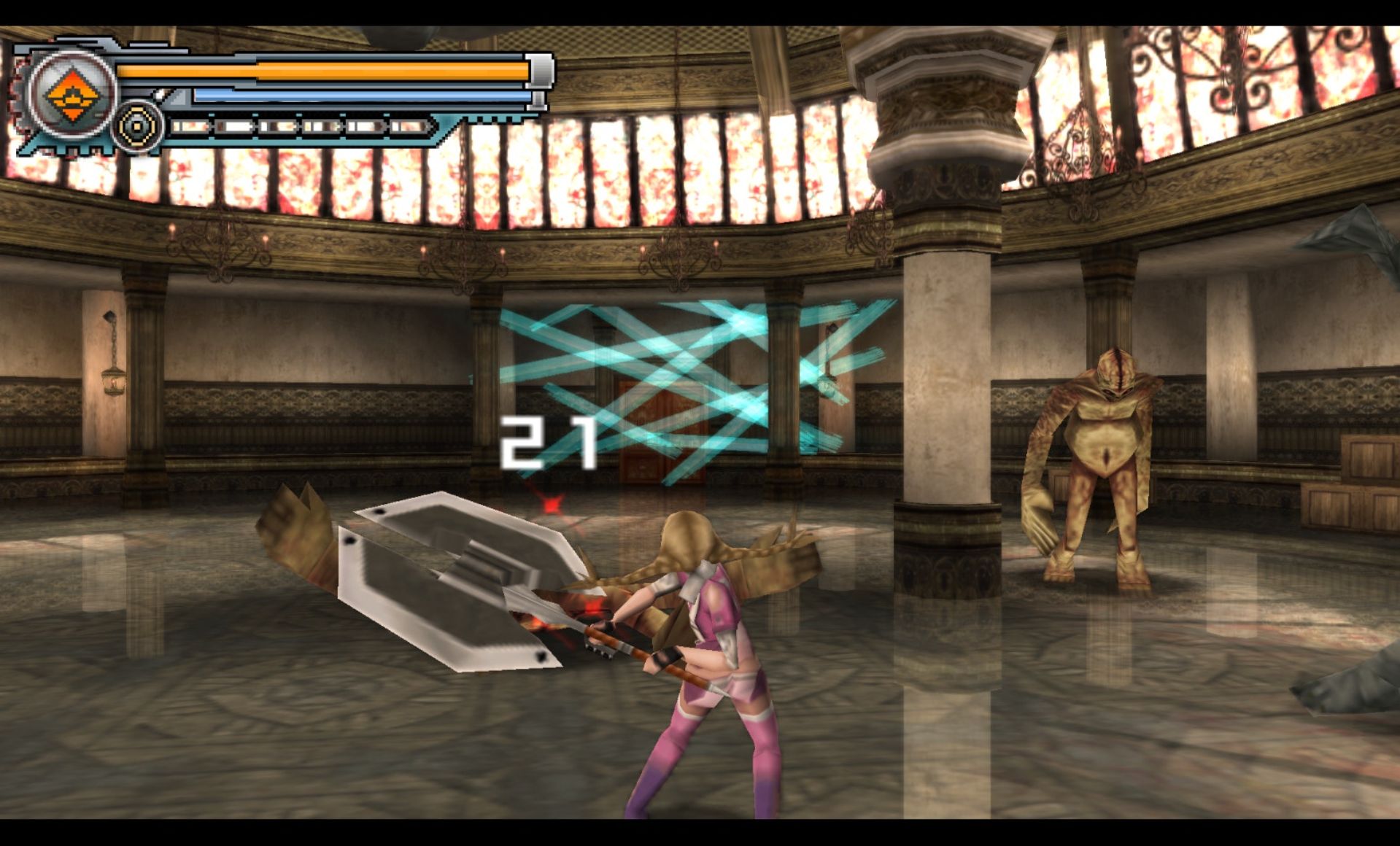Click the orange crown emblem icon
This screenshot has height=846, width=1400.
tap(72, 96)
